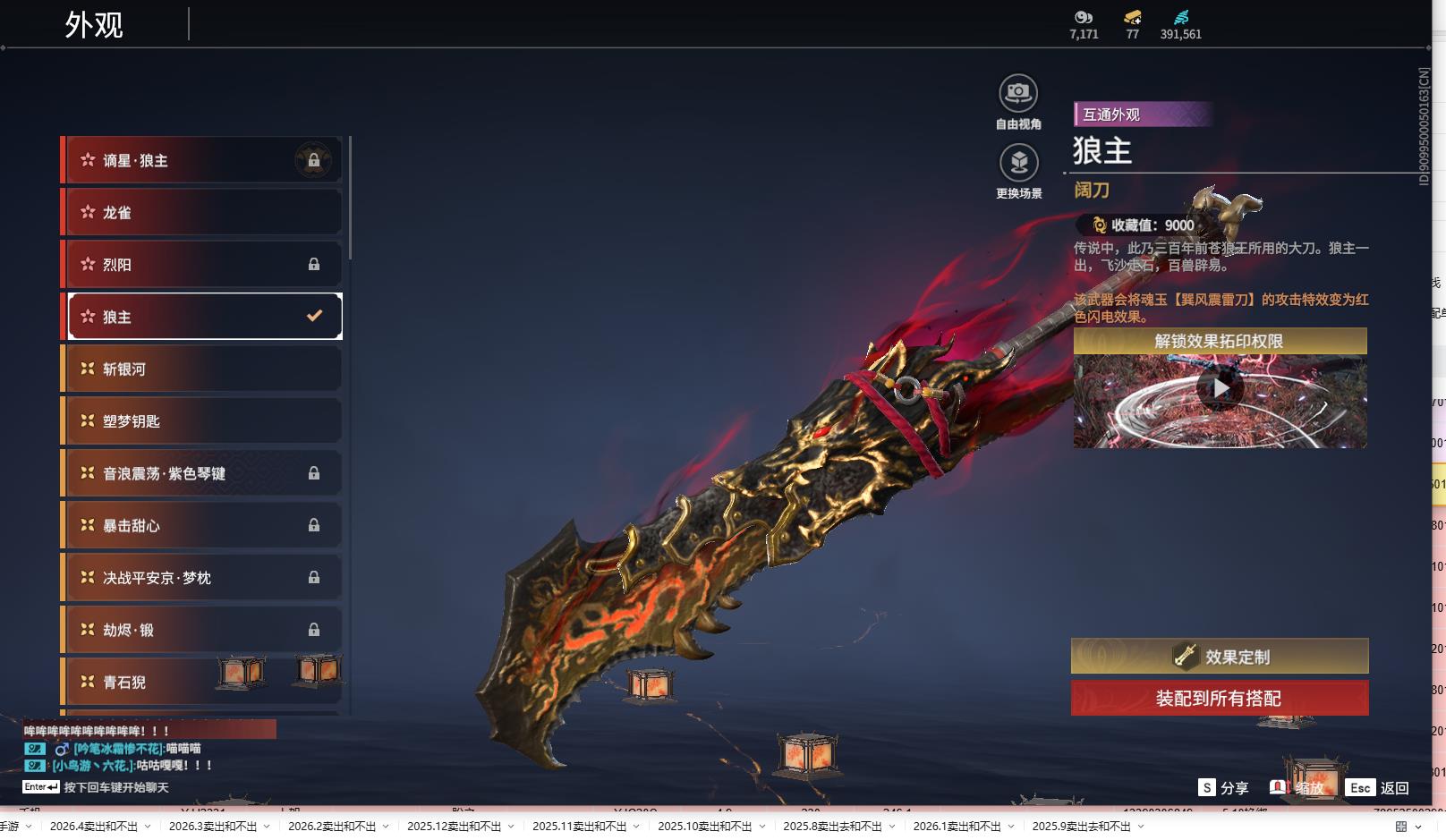Click the chat input prompt 按下回车键开始聊天
Screen dimensions: 1446x840
click(x=115, y=787)
